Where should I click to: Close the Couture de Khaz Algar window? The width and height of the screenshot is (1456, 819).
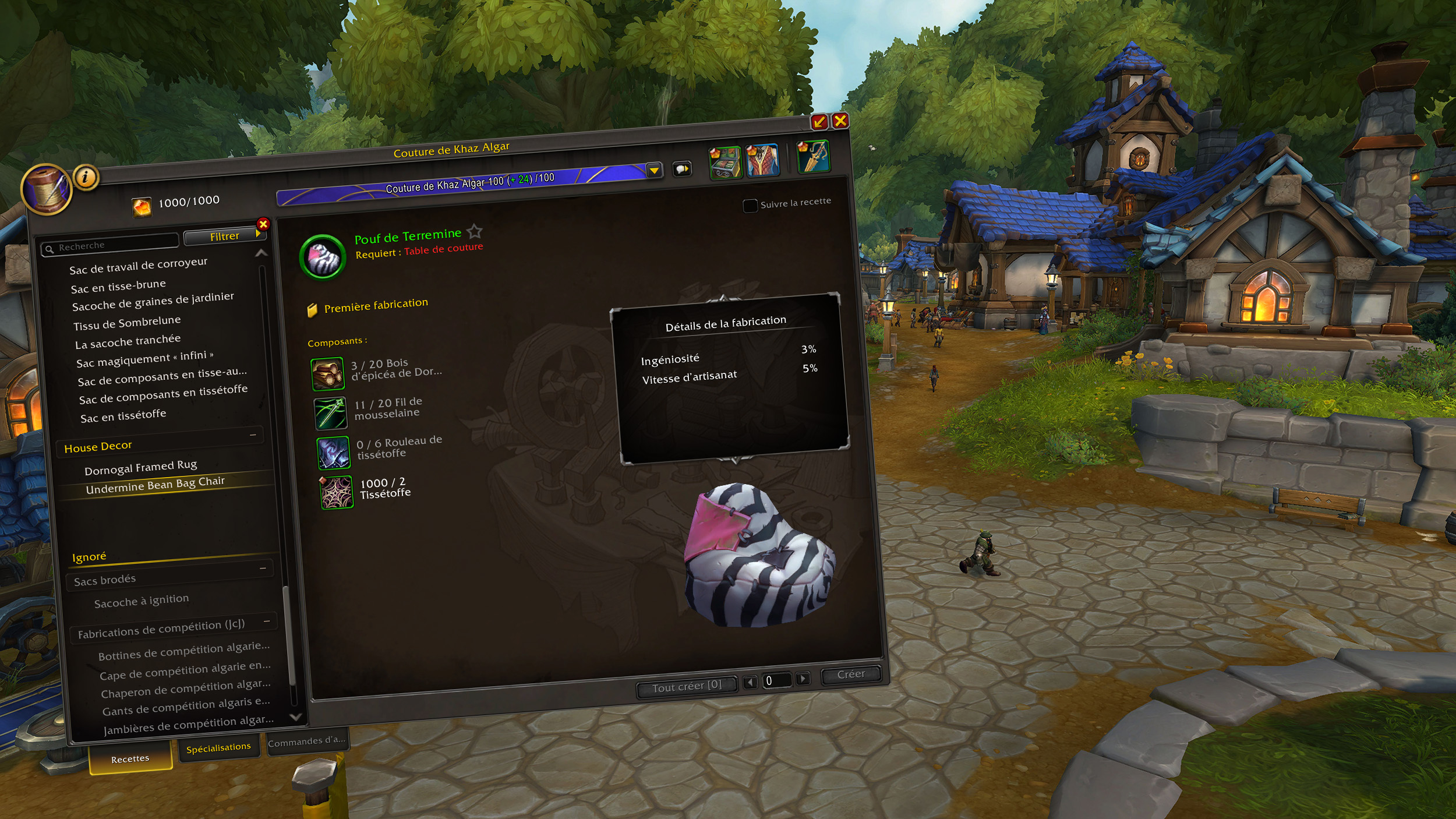click(x=840, y=121)
